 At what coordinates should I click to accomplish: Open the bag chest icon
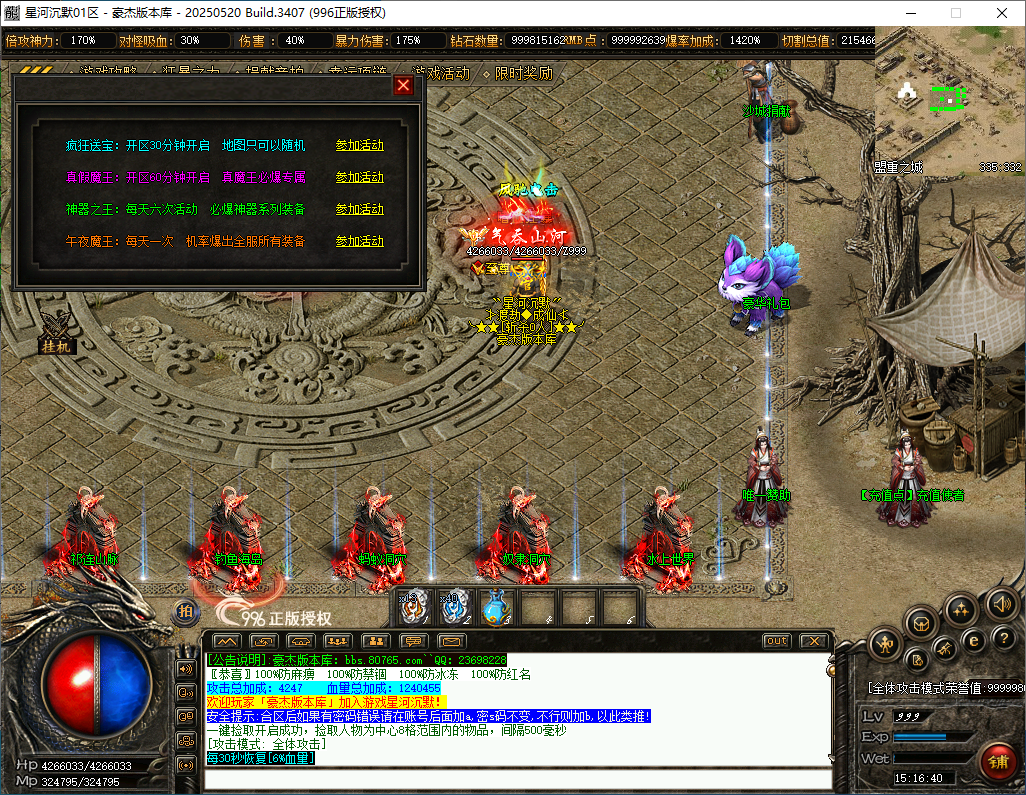920,625
